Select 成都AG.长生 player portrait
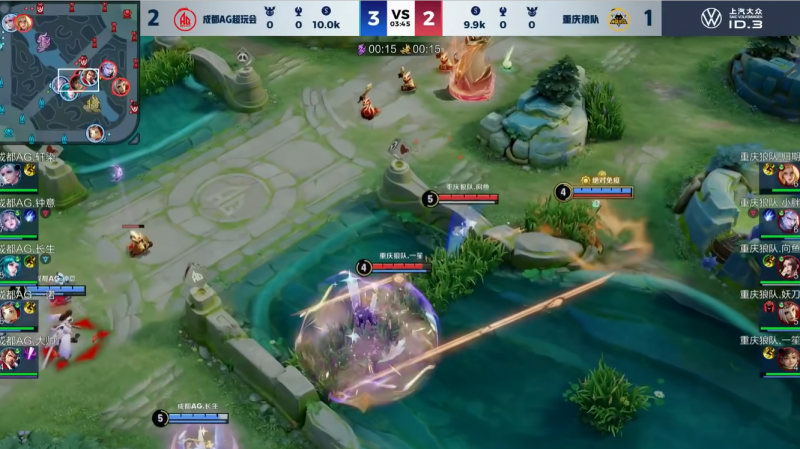 tap(10, 266)
